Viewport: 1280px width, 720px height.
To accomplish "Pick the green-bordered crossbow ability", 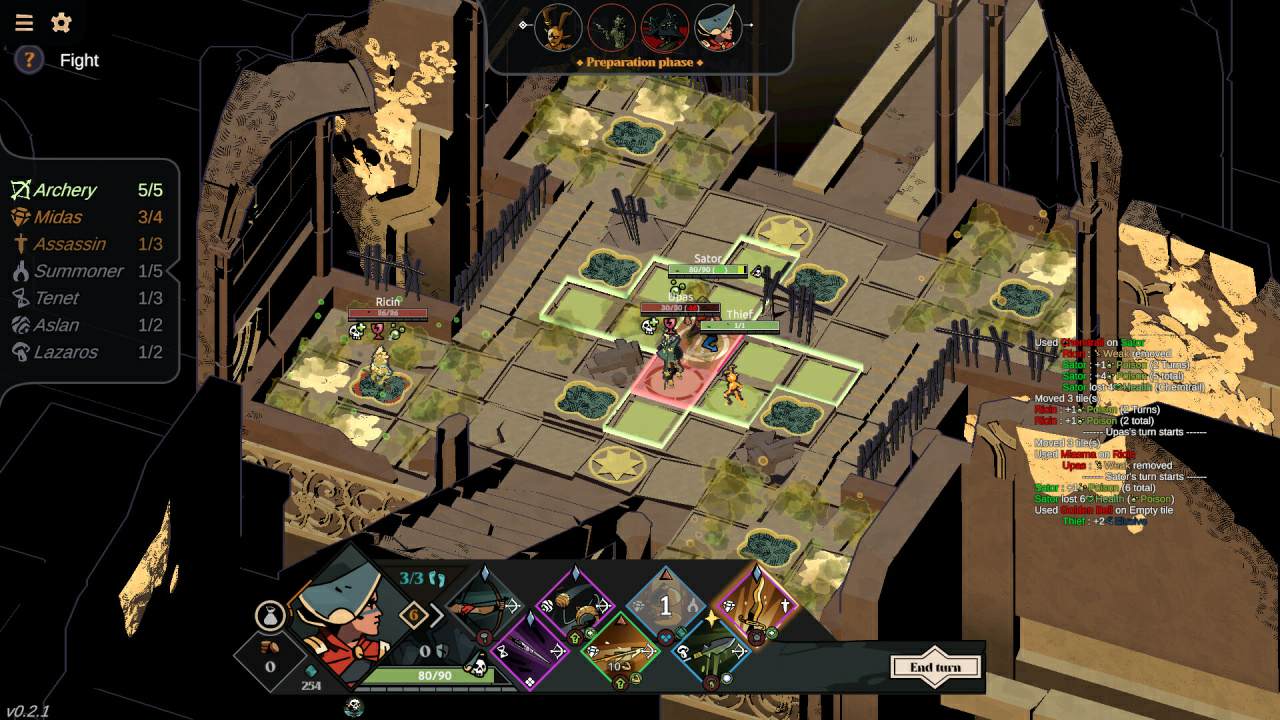I will click(x=620, y=652).
